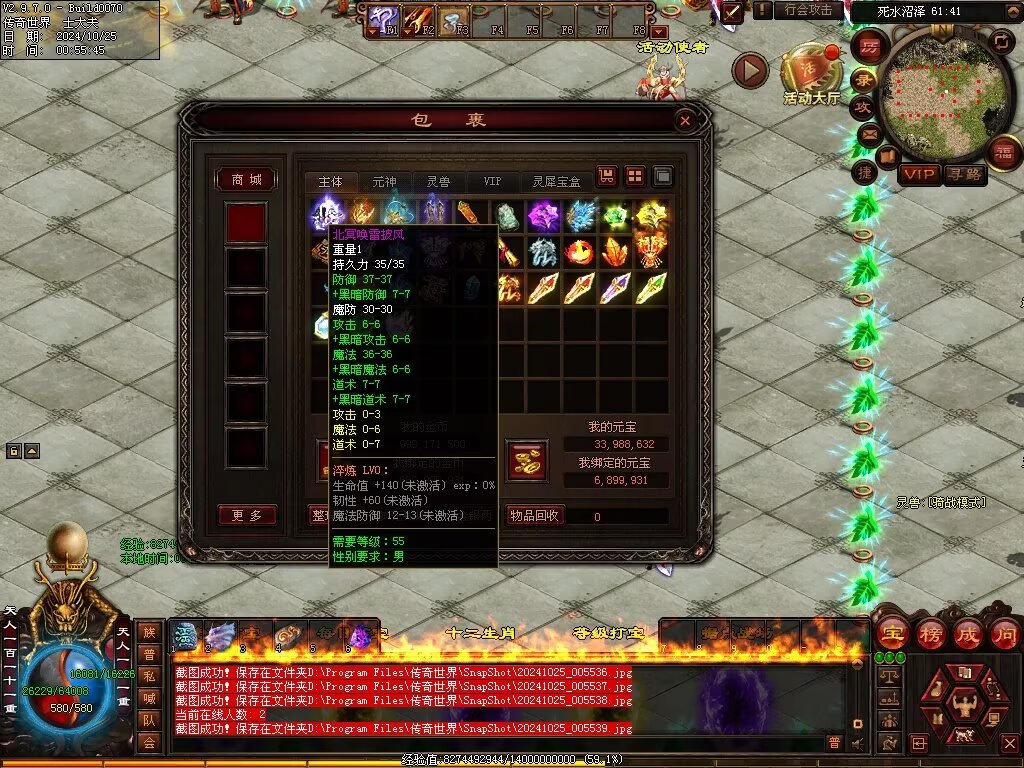Click the minimap refresh arrows icon
1024x768 pixels.
(1001, 41)
